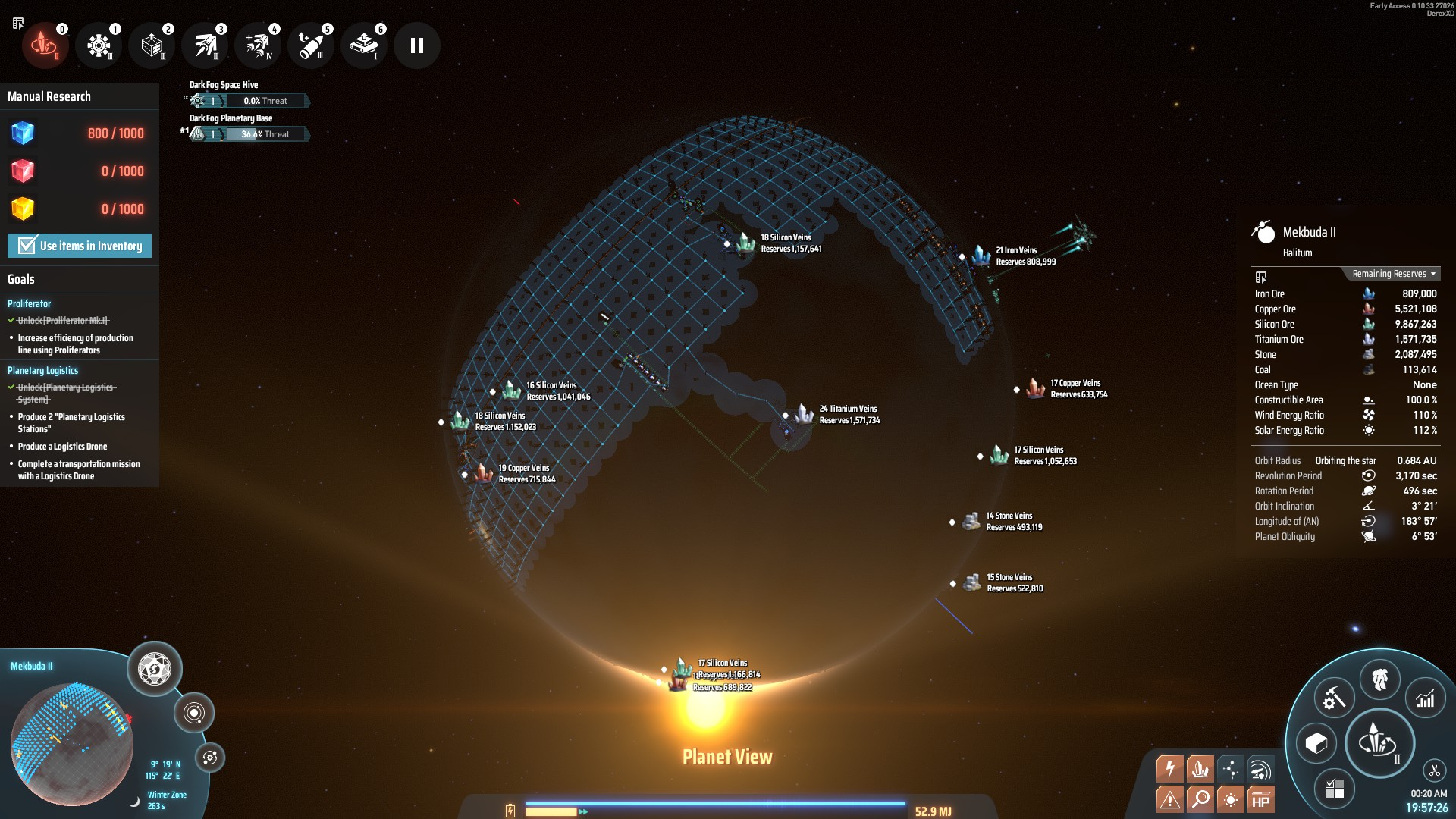Select the red crystal research slot numbered 0
Screen dimensions: 1456x819
tap(45, 45)
